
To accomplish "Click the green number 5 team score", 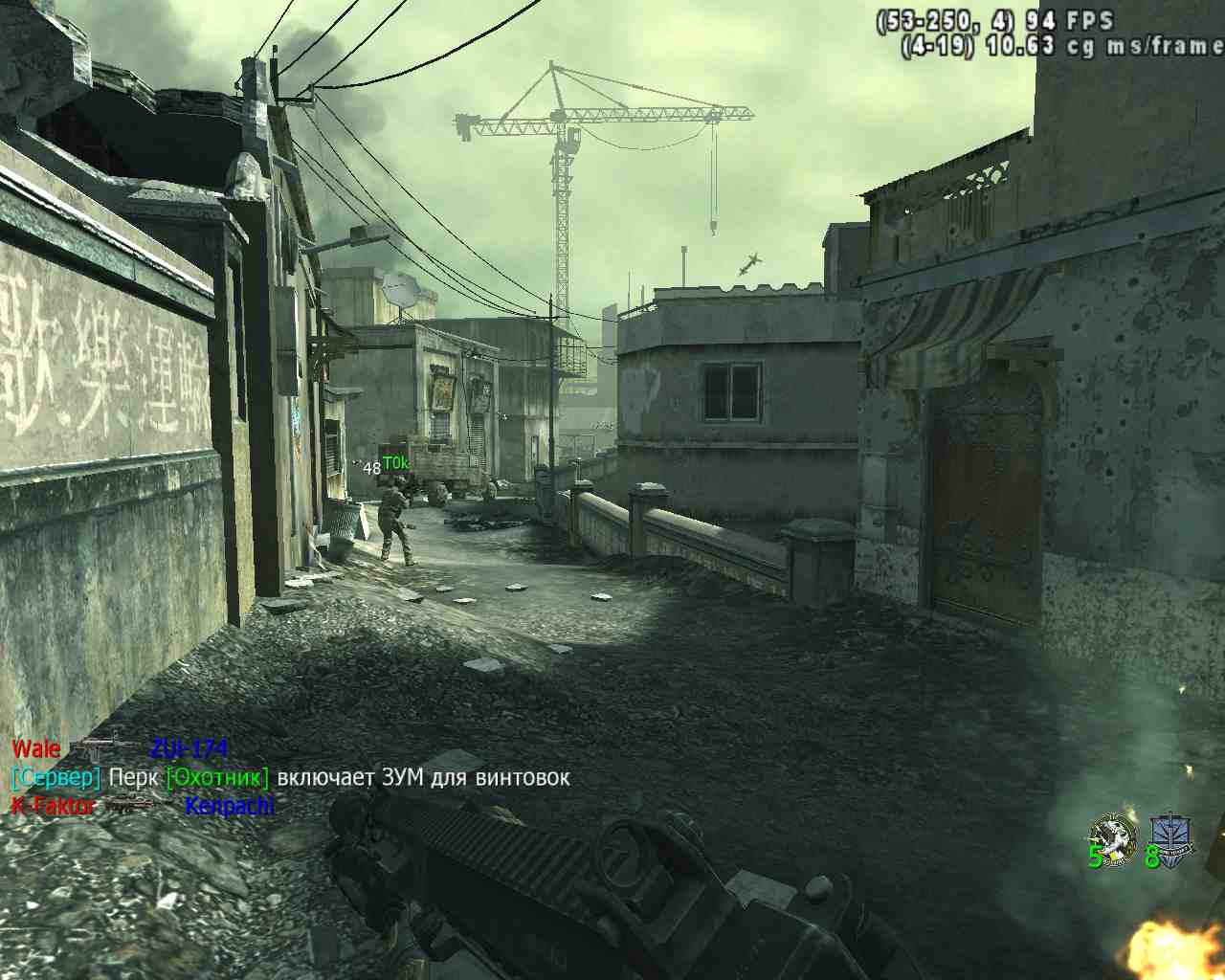I will click(1094, 857).
